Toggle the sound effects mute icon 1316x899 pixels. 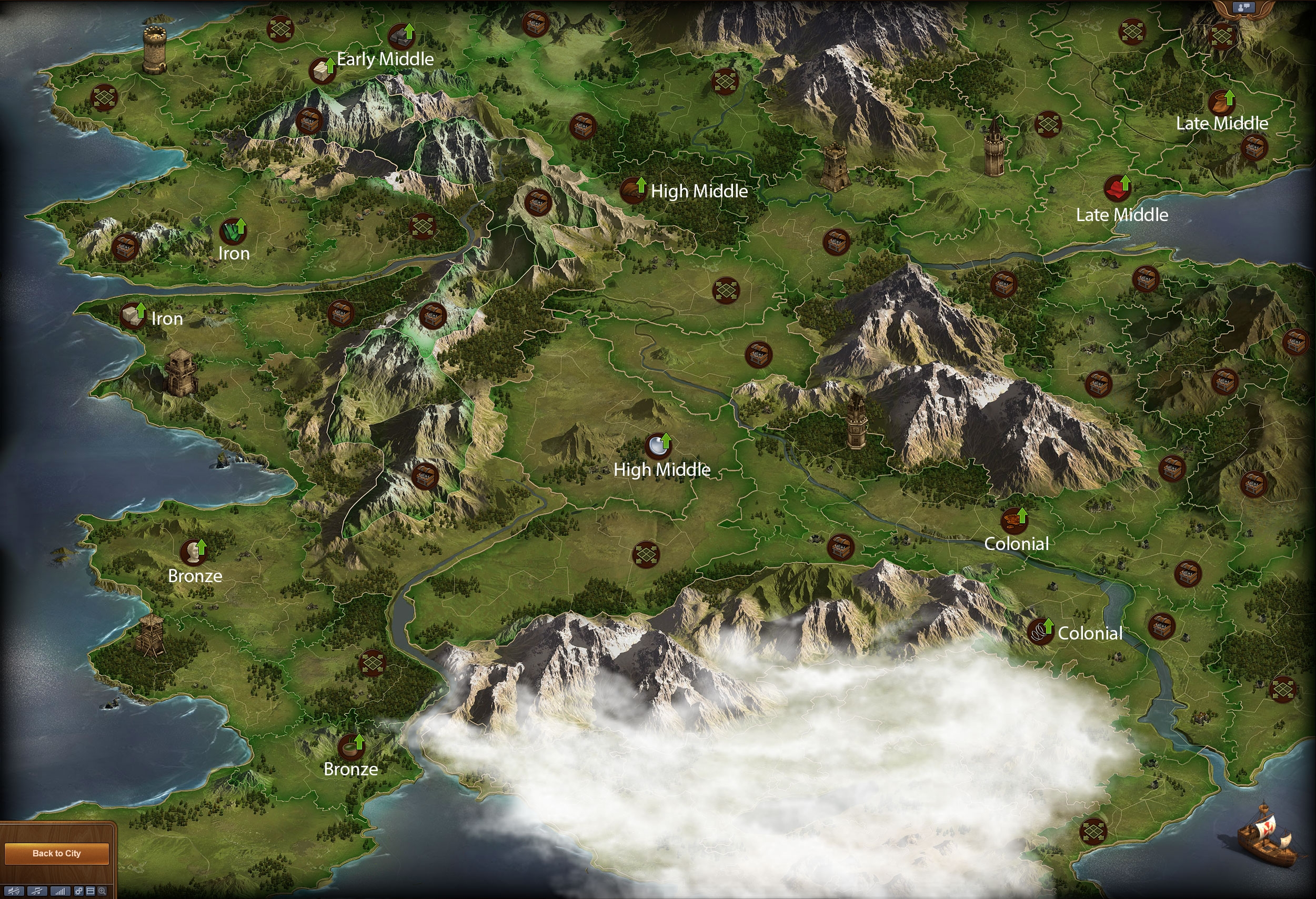14,892
